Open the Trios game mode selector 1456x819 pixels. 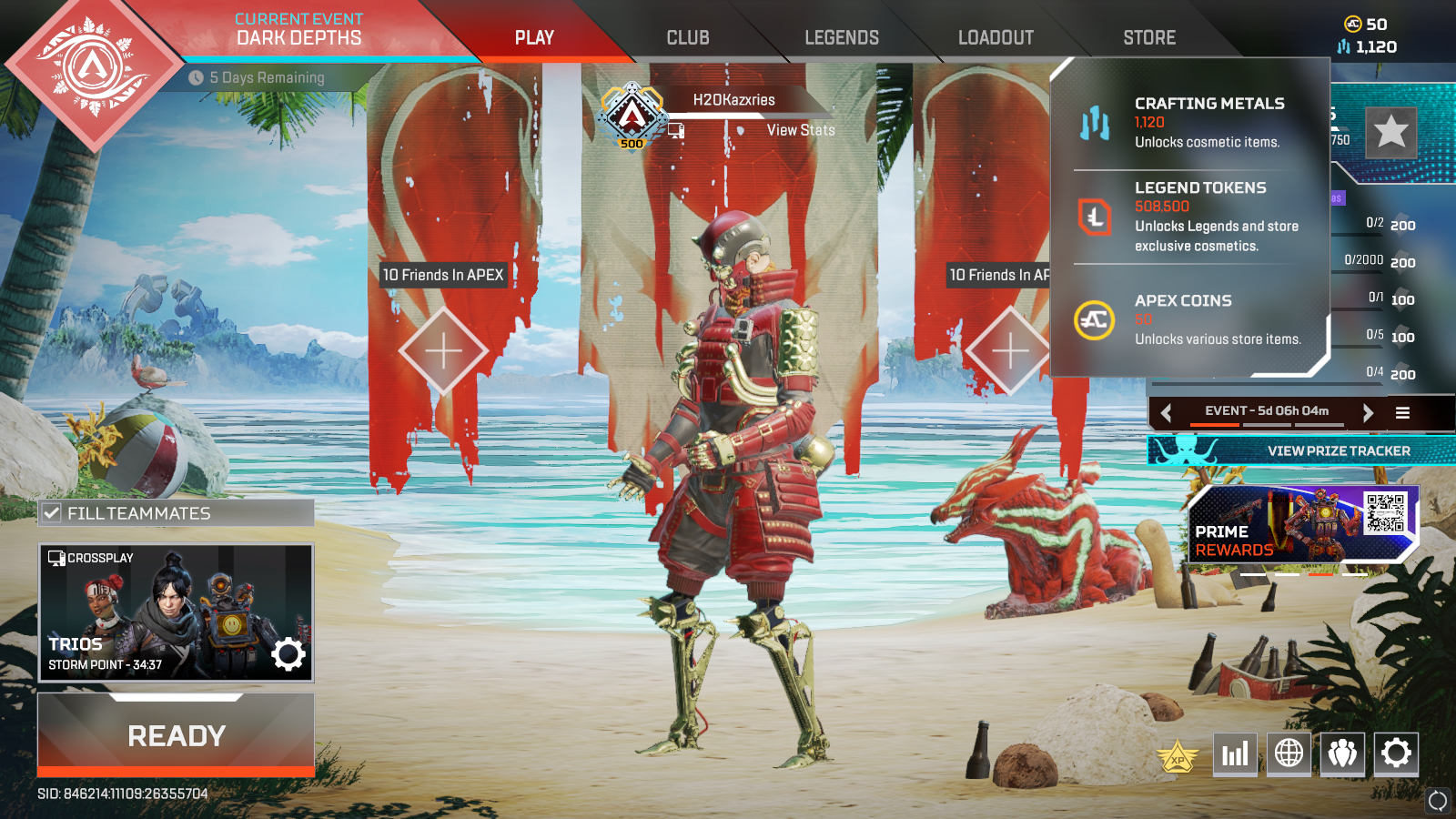pos(176,612)
